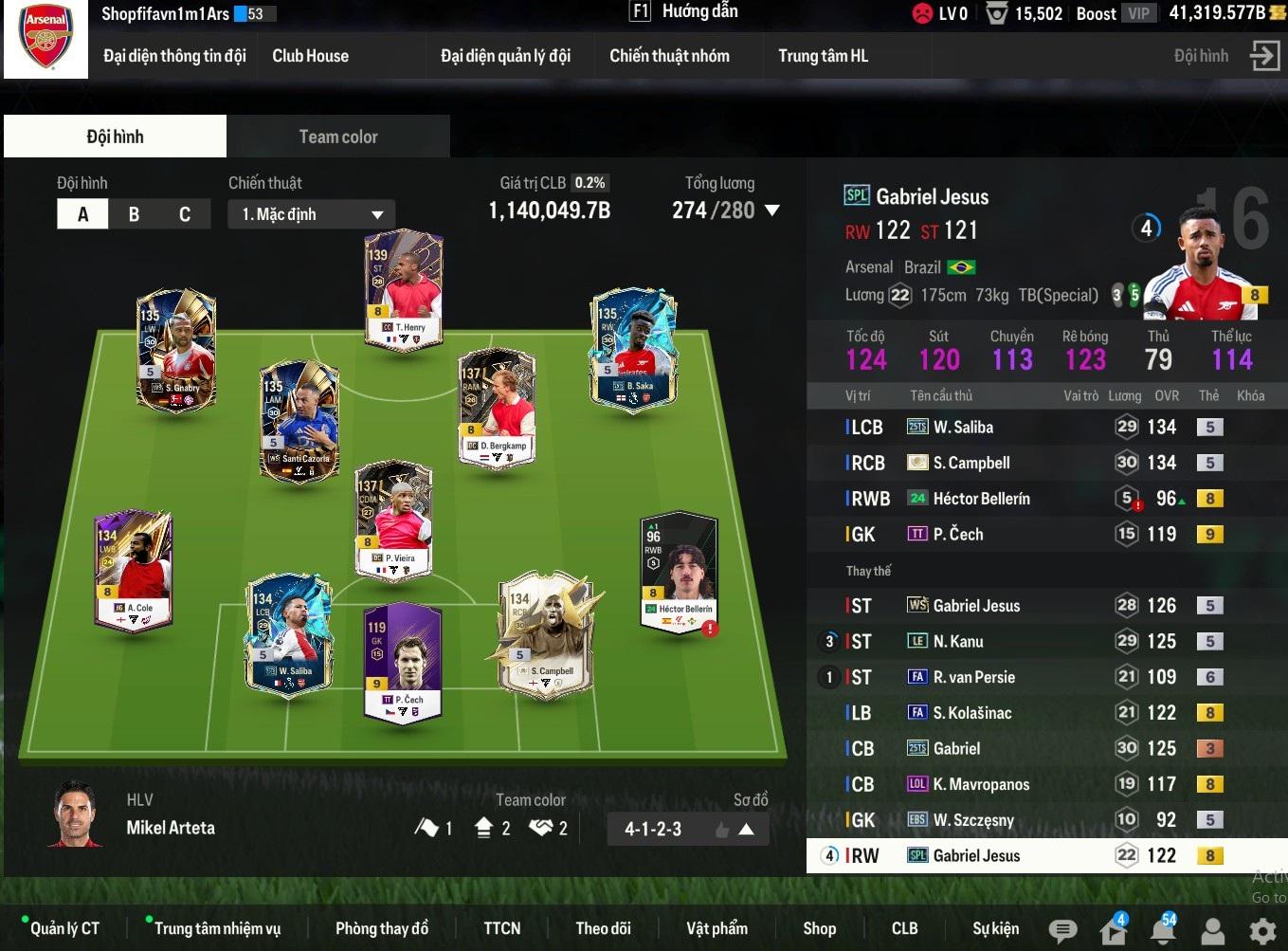Open Phòng thay đồ
The image size is (1288, 951).
click(381, 928)
